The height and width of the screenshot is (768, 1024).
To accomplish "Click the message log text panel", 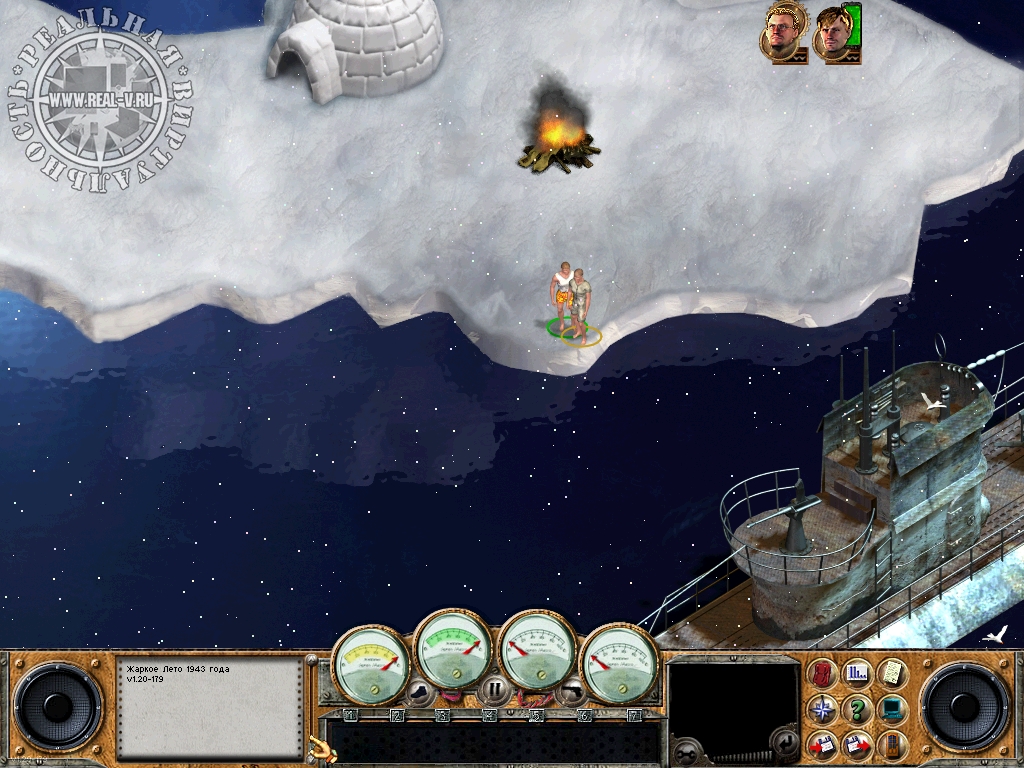I will 210,706.
